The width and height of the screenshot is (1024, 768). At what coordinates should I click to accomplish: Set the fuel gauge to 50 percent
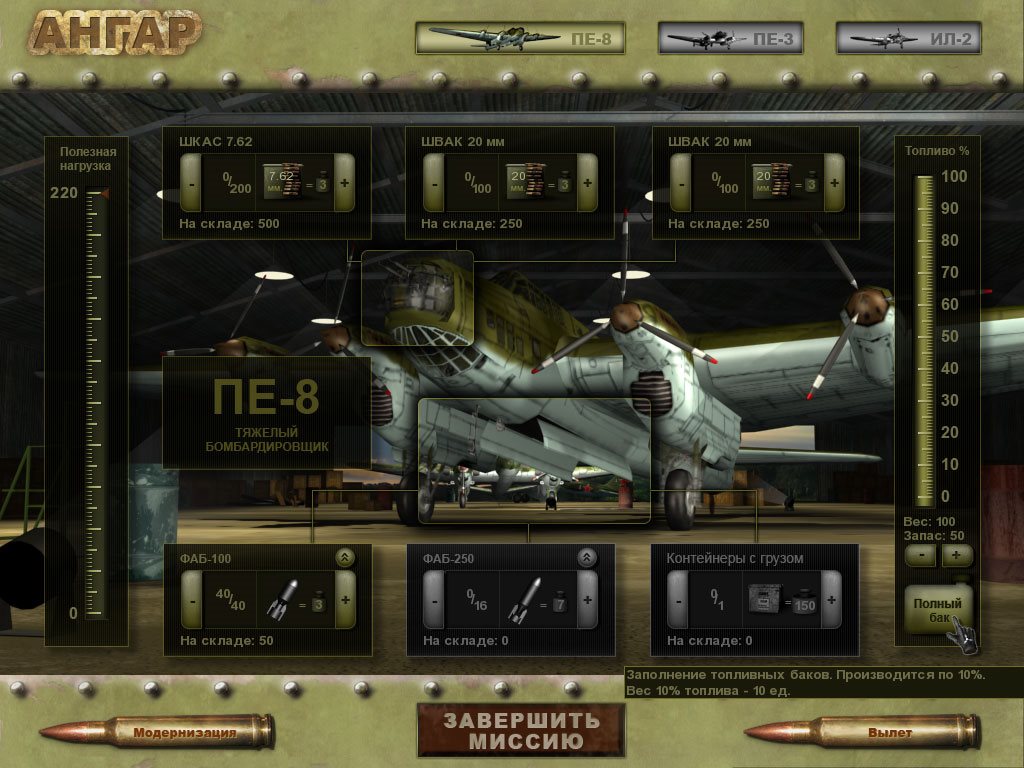(x=924, y=337)
